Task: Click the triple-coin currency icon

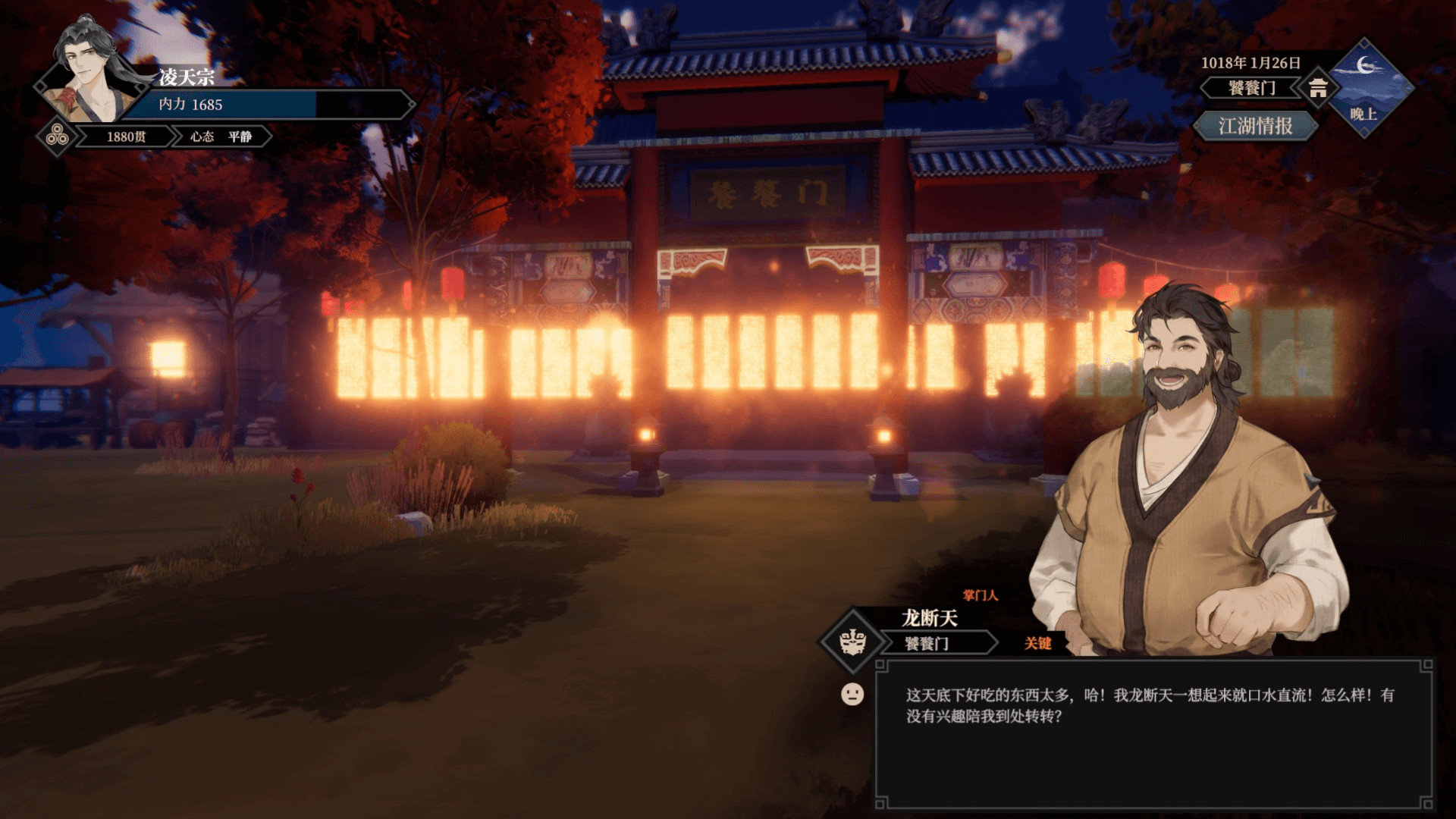Action: coord(56,136)
